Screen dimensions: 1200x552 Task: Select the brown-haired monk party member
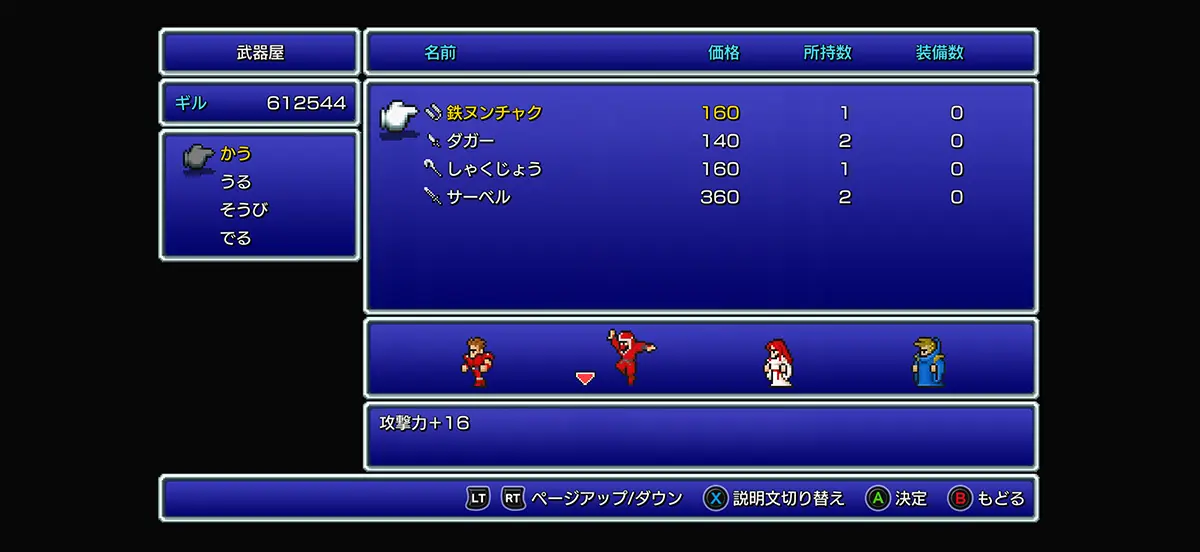[477, 361]
